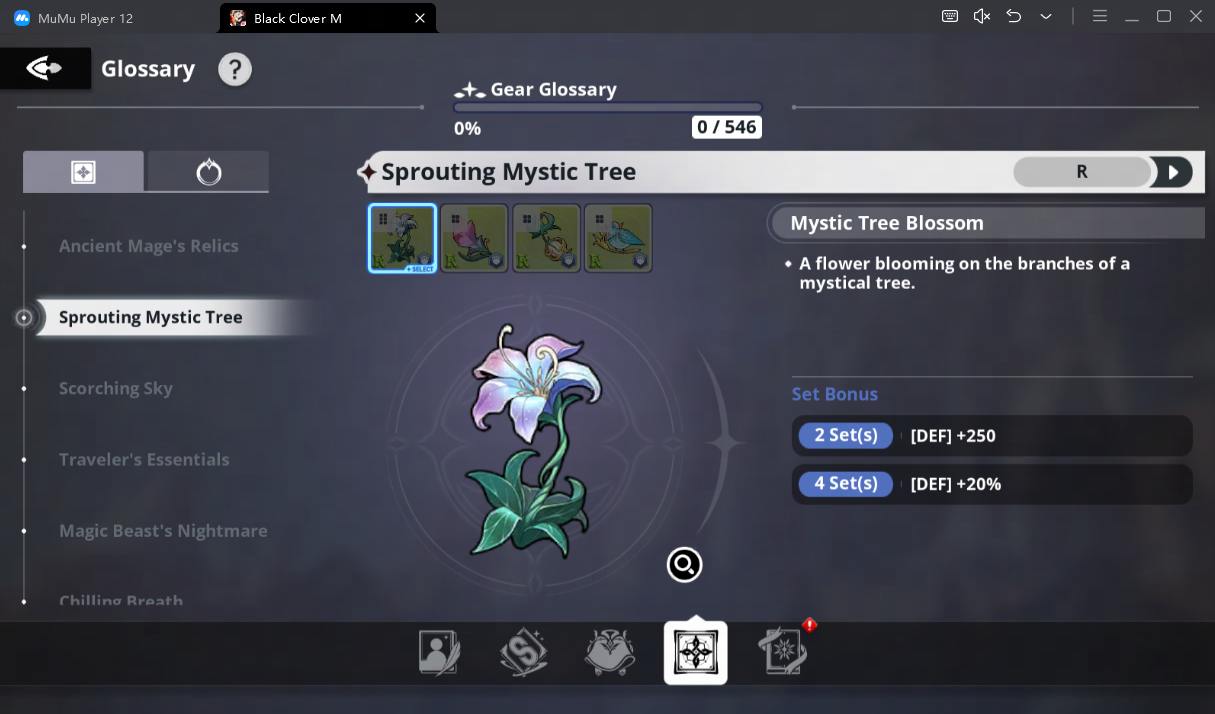Switch to the ring accessory tab
The width and height of the screenshot is (1215, 714).
(208, 172)
